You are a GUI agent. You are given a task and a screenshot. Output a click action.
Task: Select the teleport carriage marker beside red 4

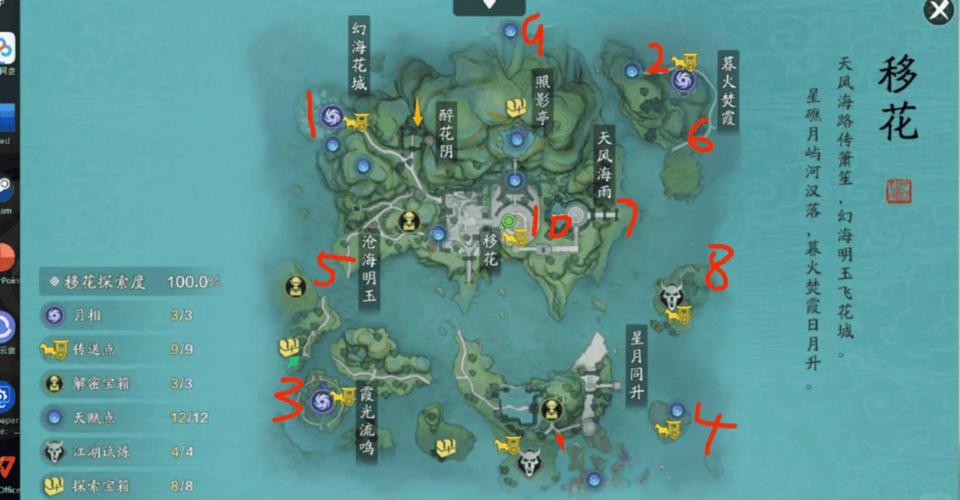[x=668, y=430]
